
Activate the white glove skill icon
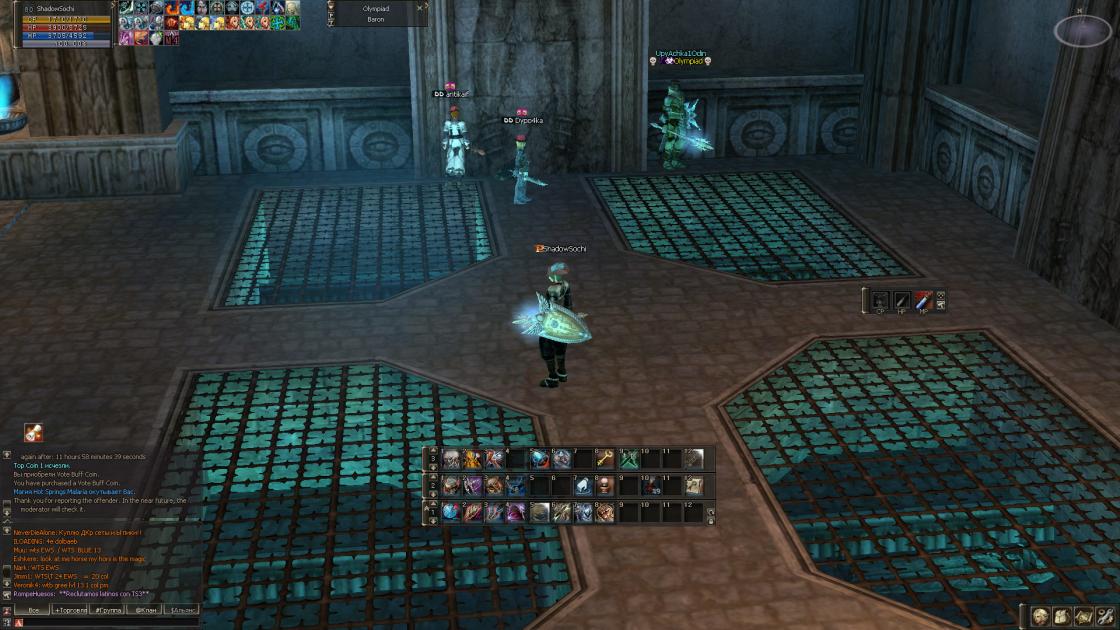tap(583, 486)
